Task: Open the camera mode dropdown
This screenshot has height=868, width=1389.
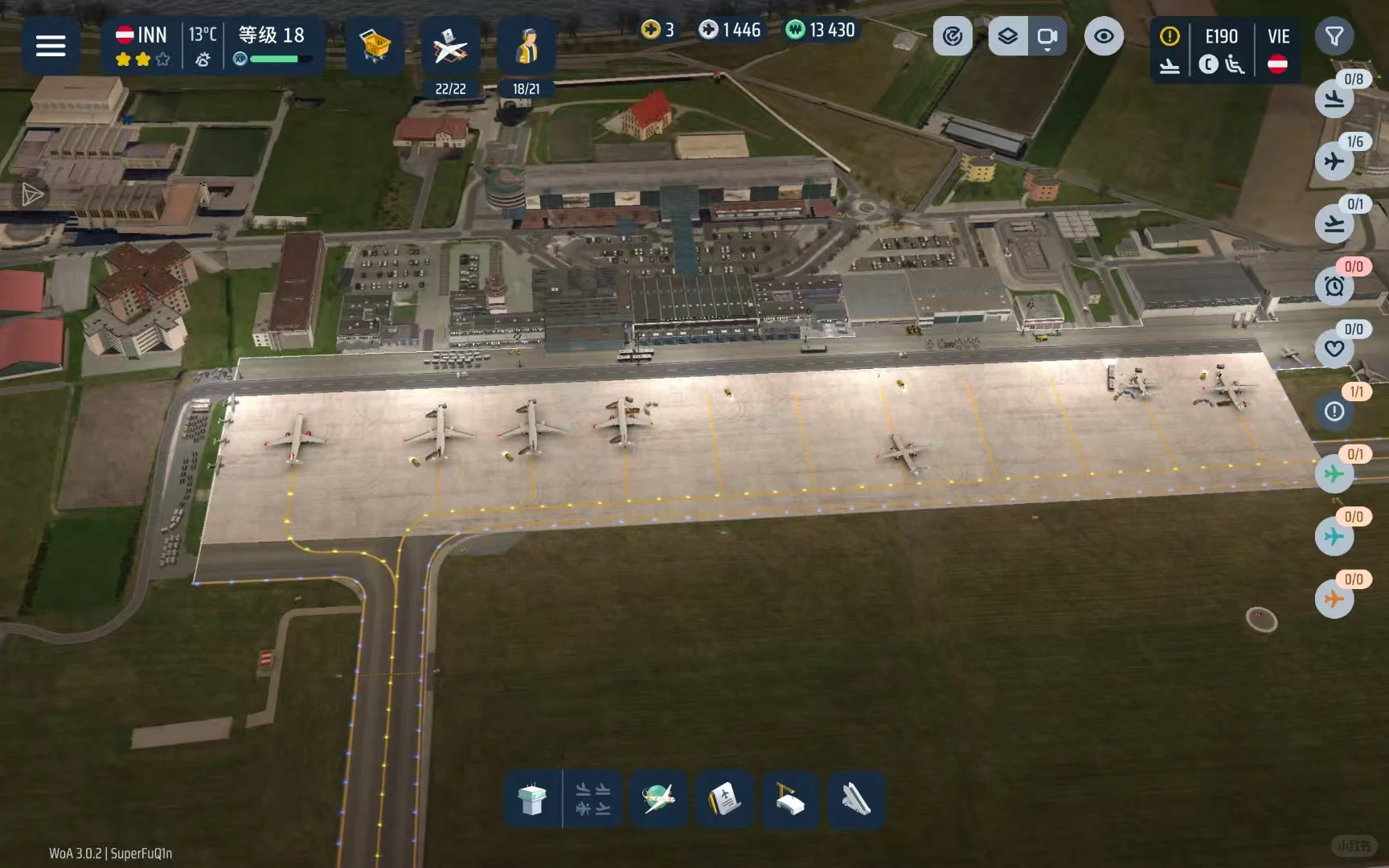Action: 1047,37
